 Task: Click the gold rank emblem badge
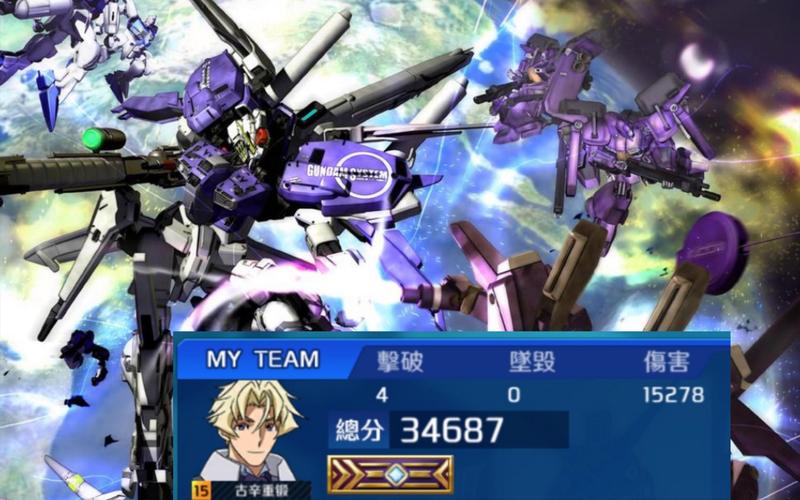[x=390, y=474]
